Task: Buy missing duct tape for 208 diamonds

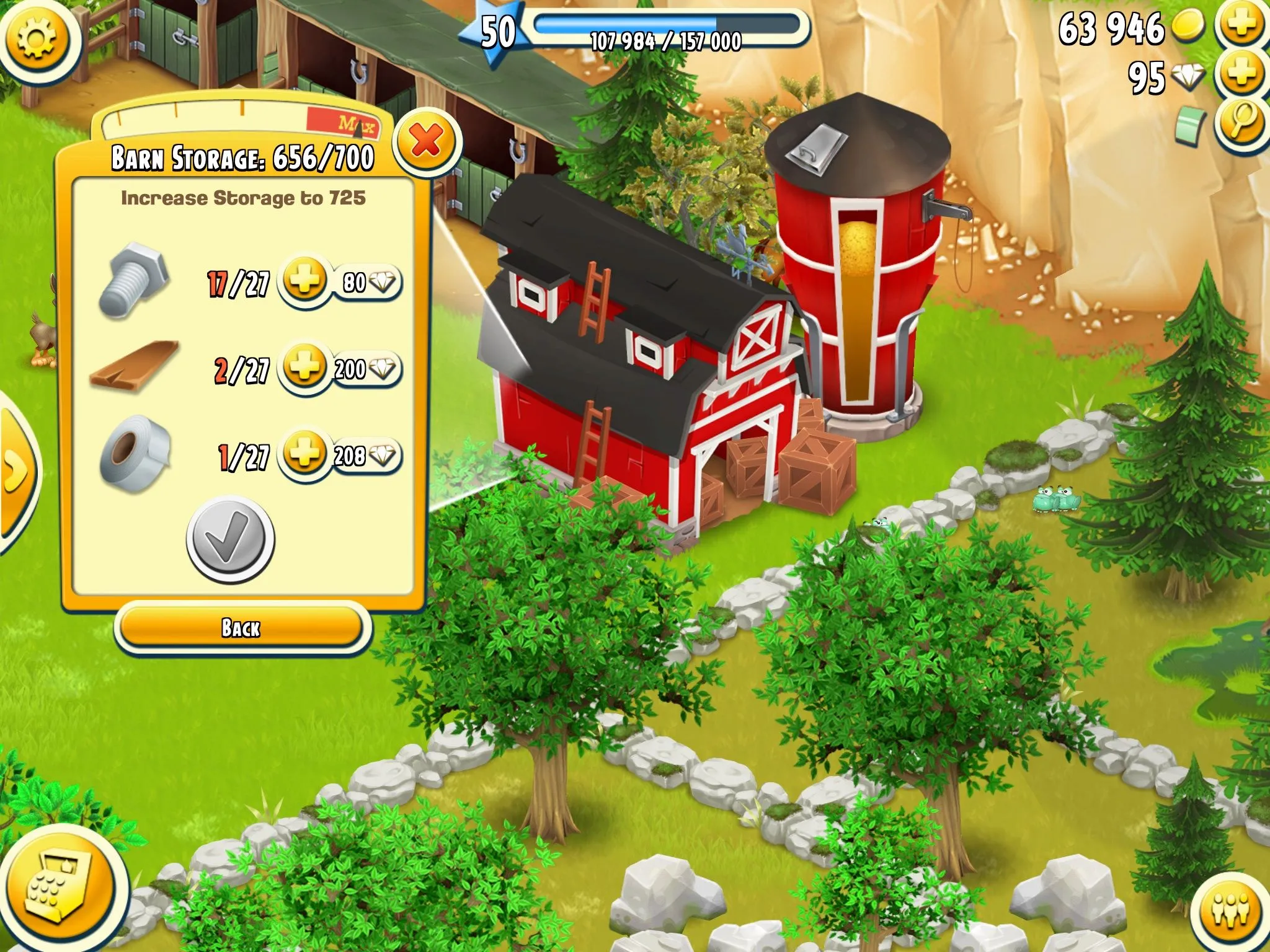Action: point(340,456)
